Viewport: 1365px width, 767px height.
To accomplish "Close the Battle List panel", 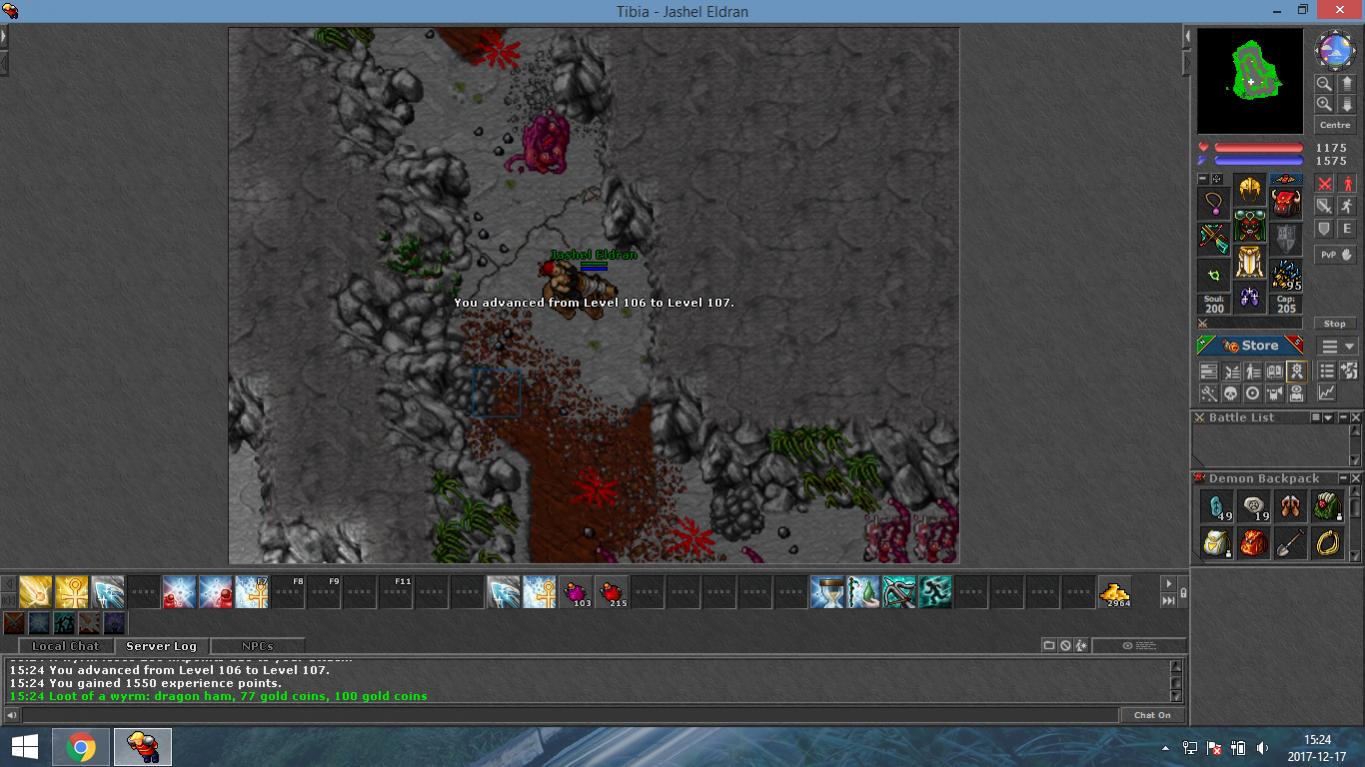I will pos(1356,418).
